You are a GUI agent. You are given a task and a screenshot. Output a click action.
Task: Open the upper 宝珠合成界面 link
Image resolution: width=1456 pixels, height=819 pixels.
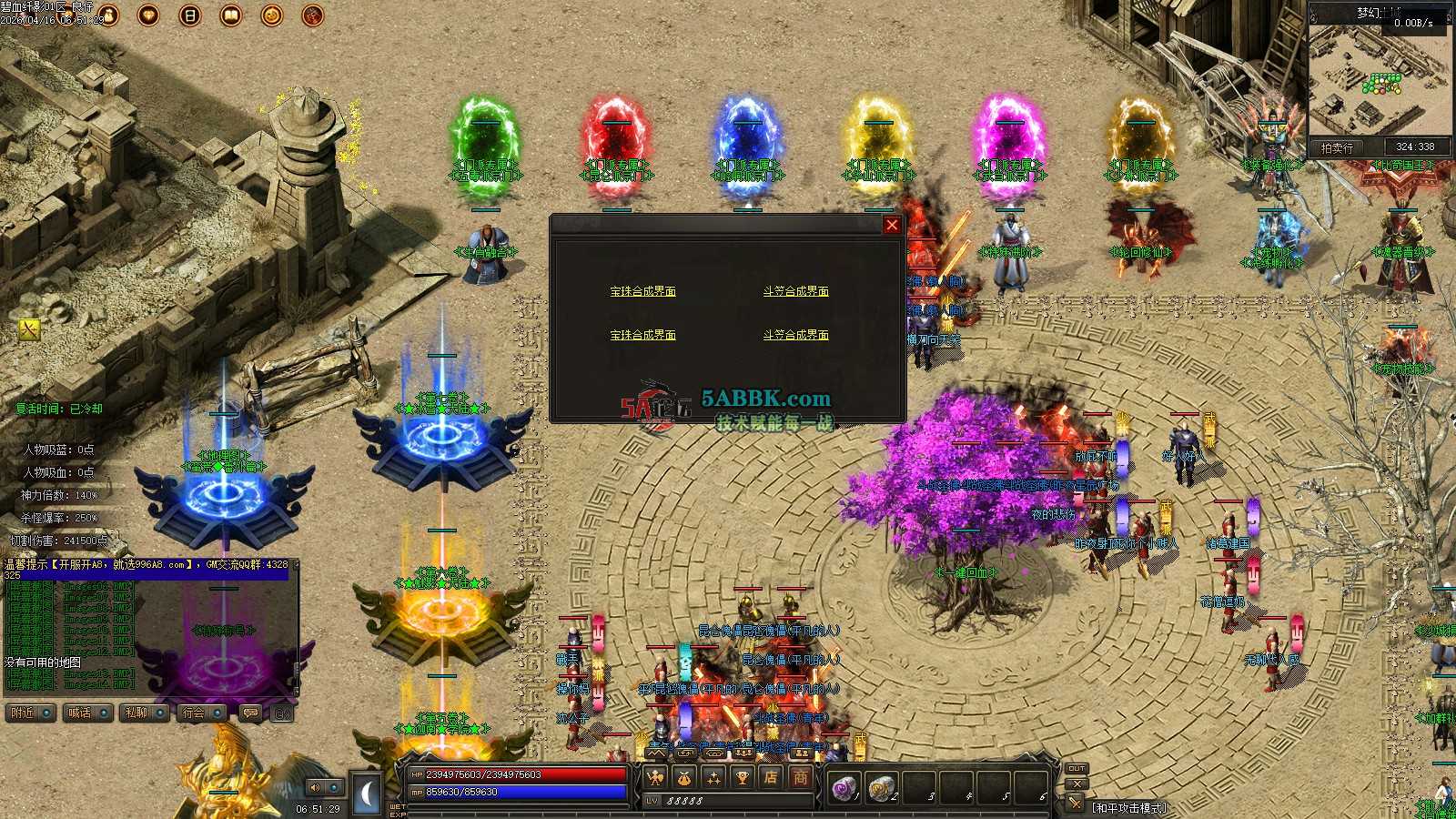pos(642,291)
